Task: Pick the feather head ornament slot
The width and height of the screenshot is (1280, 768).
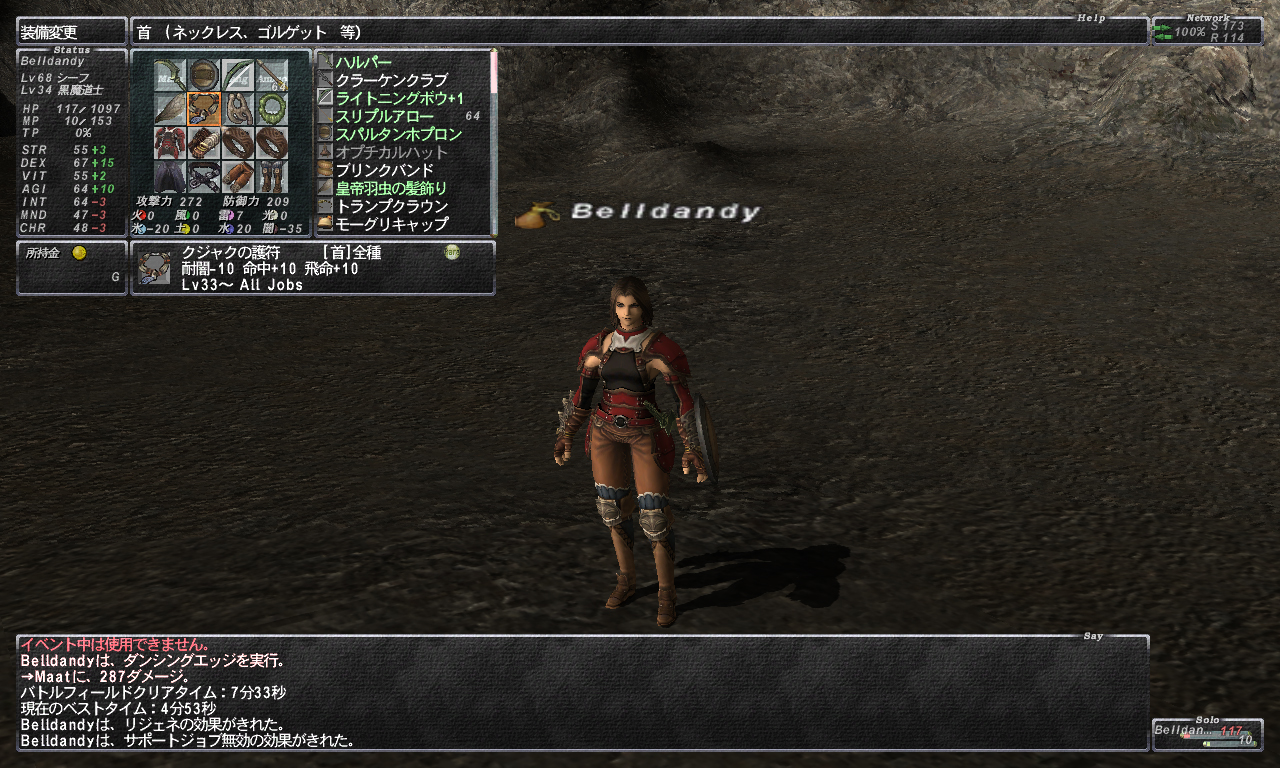Action: click(x=171, y=108)
